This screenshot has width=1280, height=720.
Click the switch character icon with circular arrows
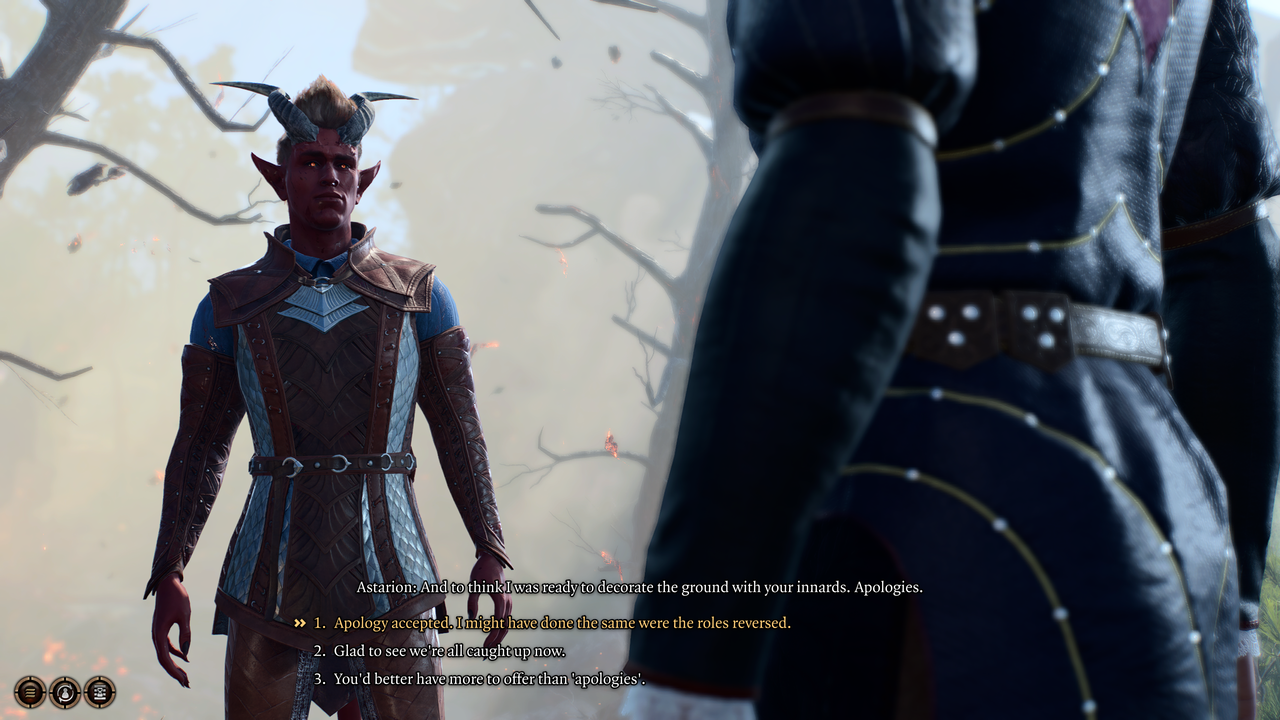[65, 691]
